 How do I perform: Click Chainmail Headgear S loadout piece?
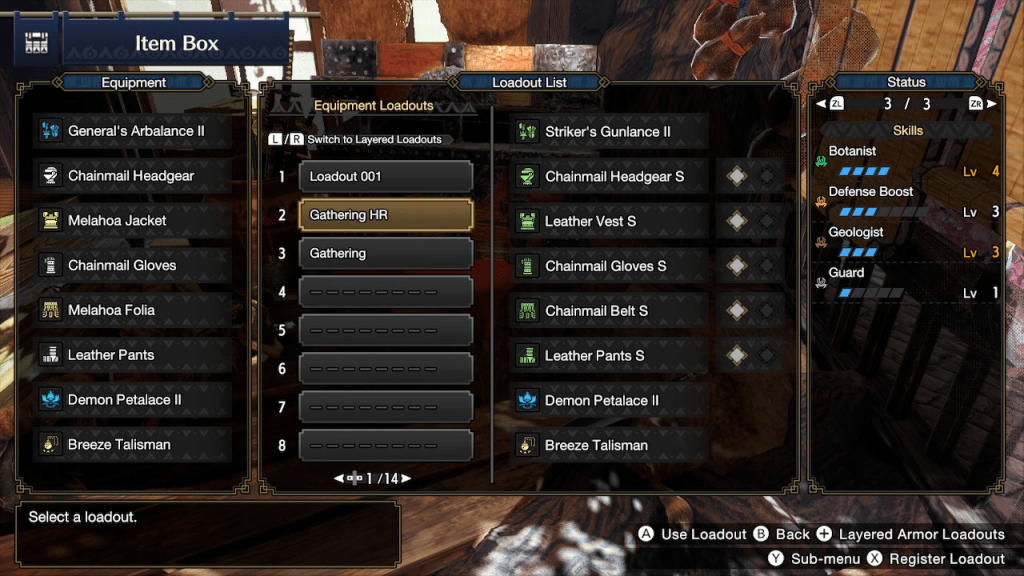[x=609, y=177]
